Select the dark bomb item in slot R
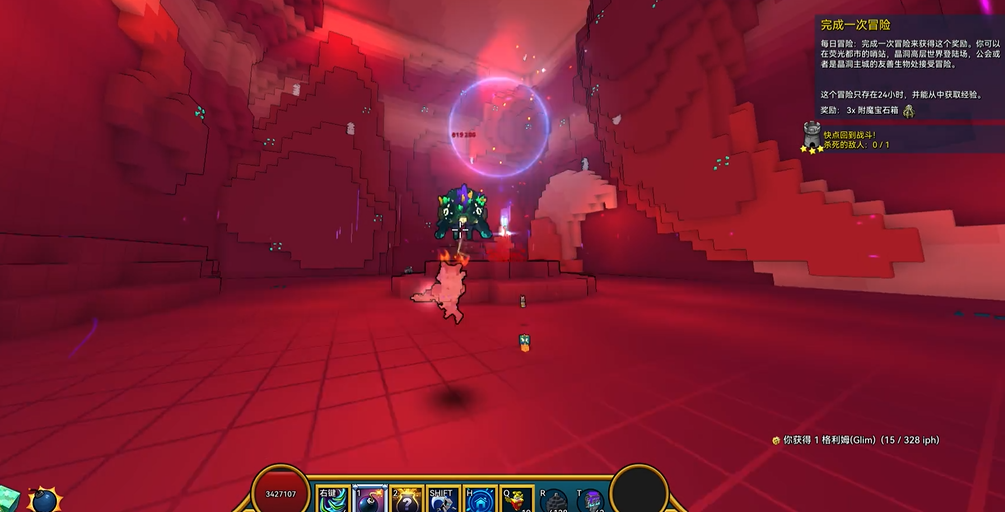This screenshot has width=1005, height=512. coord(556,501)
